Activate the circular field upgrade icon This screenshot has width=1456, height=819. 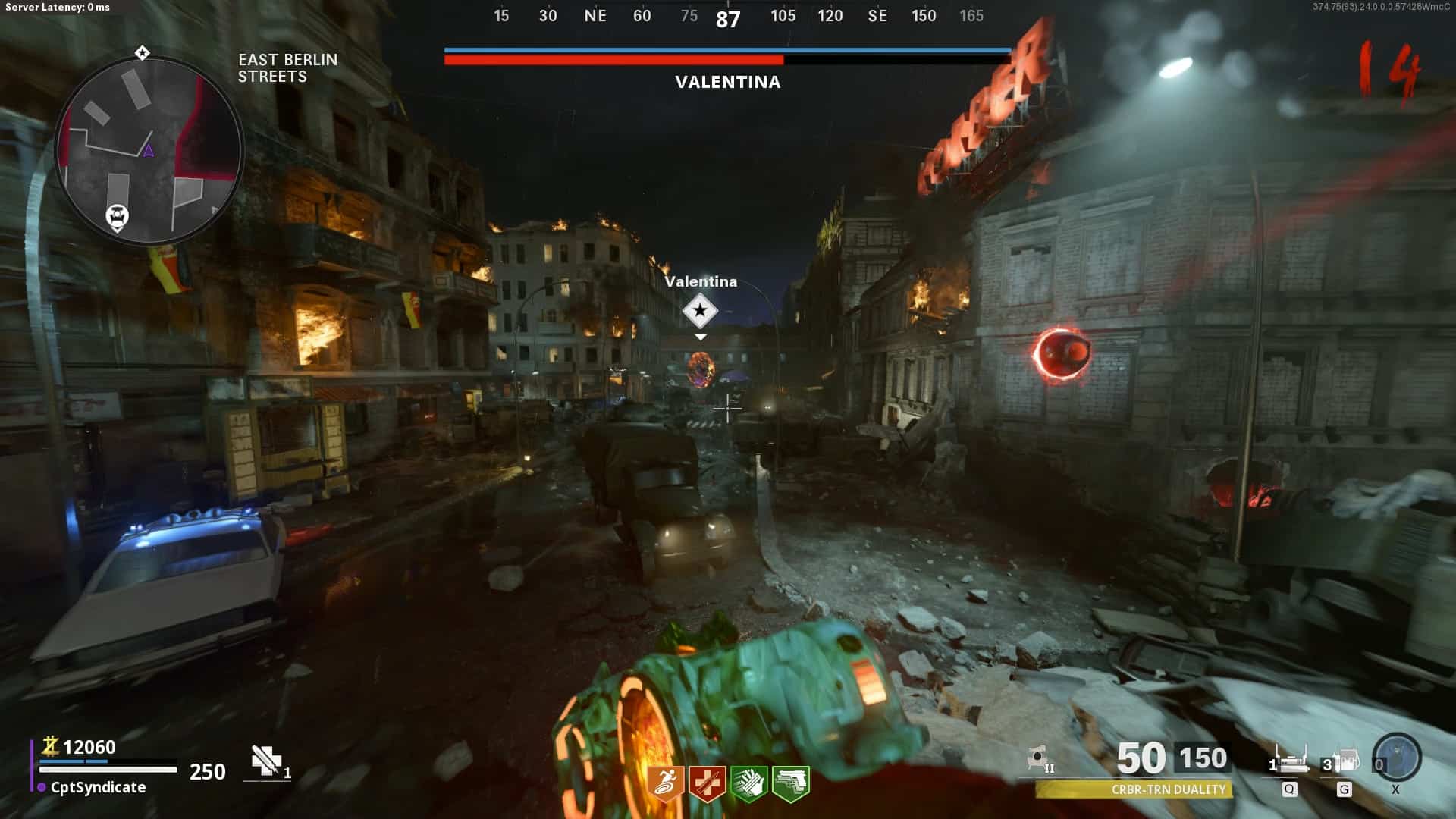tap(1397, 757)
